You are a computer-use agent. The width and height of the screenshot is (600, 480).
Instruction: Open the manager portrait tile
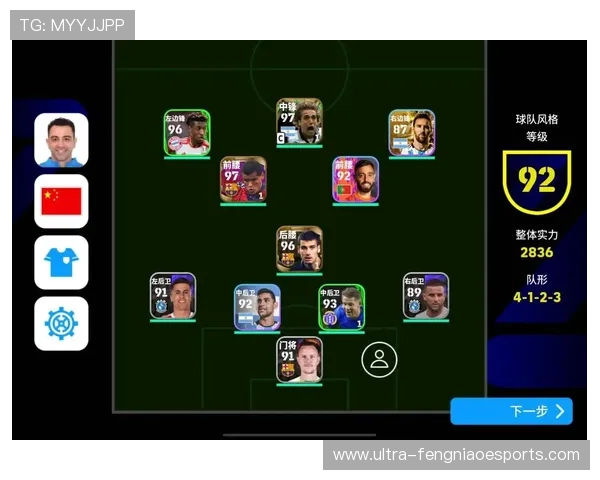coord(61,140)
